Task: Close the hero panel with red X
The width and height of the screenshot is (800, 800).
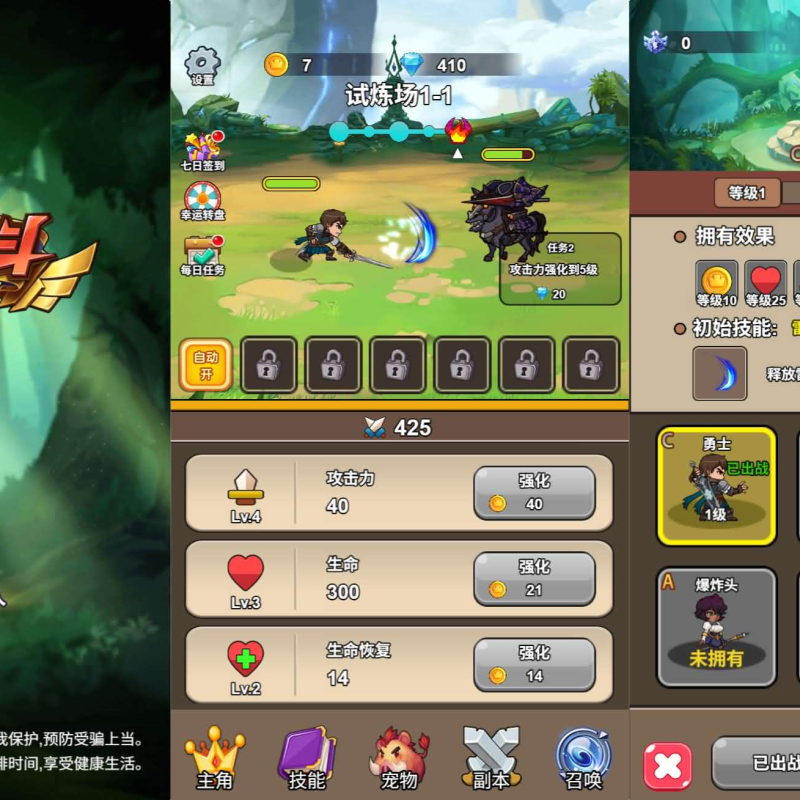Action: [667, 766]
